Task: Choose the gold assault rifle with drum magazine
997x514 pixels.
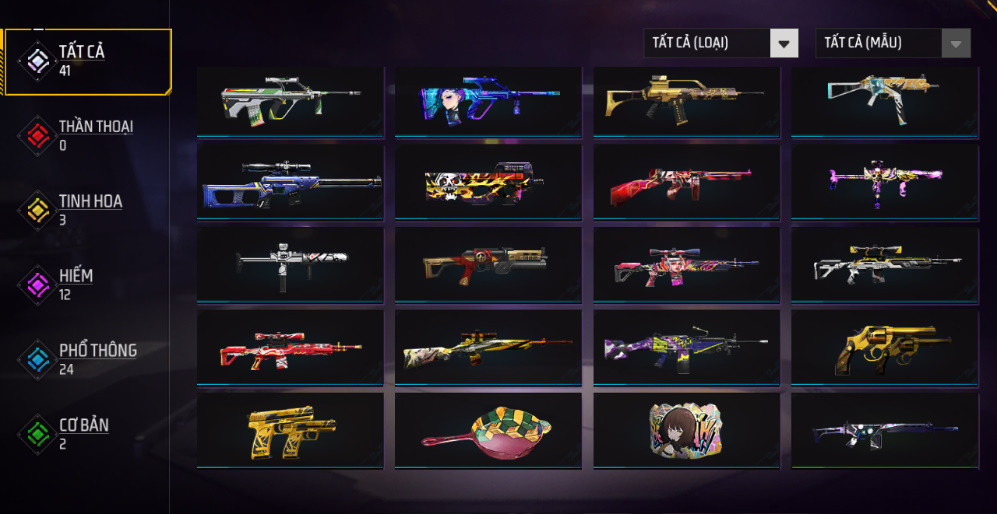Action: pyautogui.click(x=686, y=100)
